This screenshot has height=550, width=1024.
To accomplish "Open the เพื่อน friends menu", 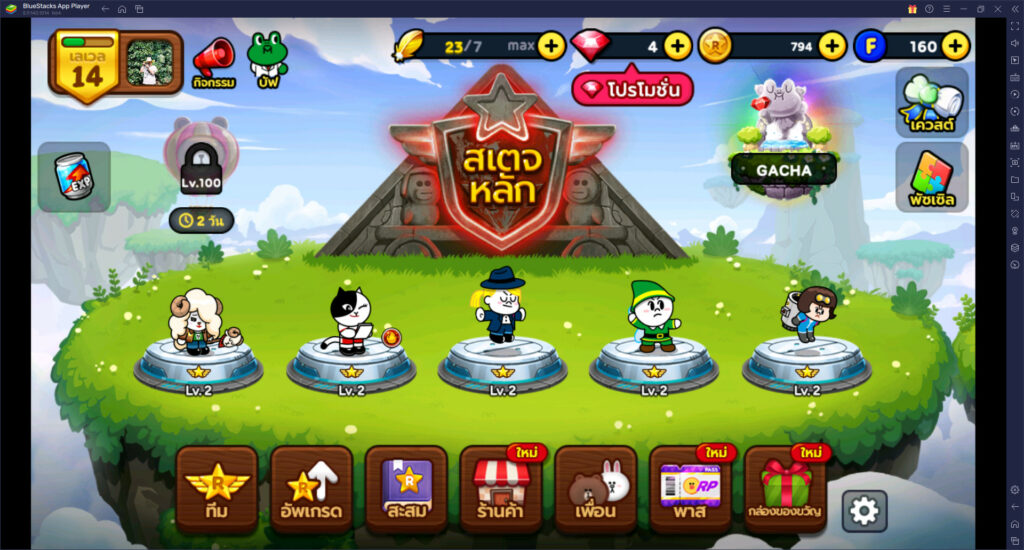I will (x=596, y=489).
